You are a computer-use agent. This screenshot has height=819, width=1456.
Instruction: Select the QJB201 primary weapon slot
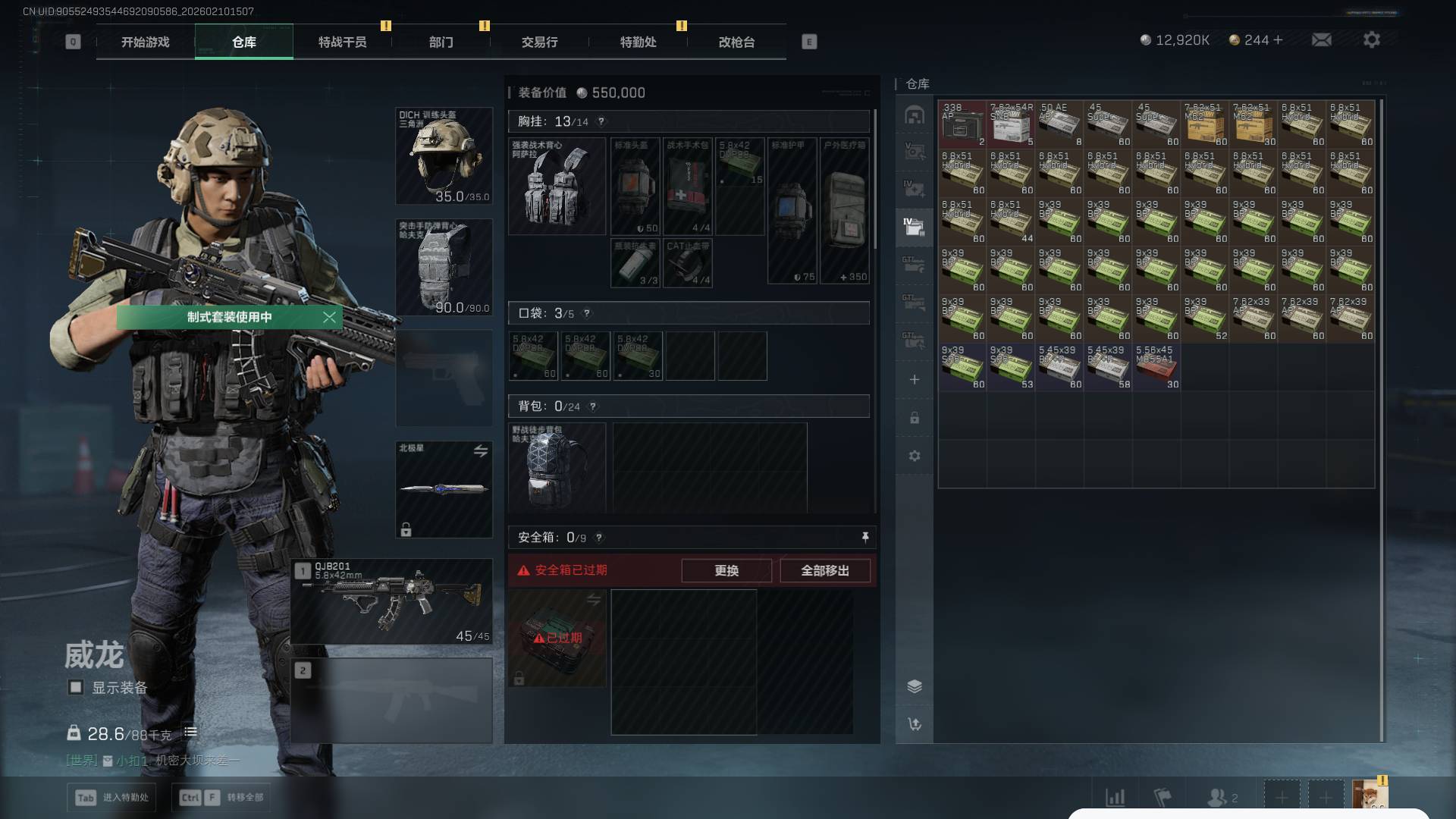click(391, 602)
